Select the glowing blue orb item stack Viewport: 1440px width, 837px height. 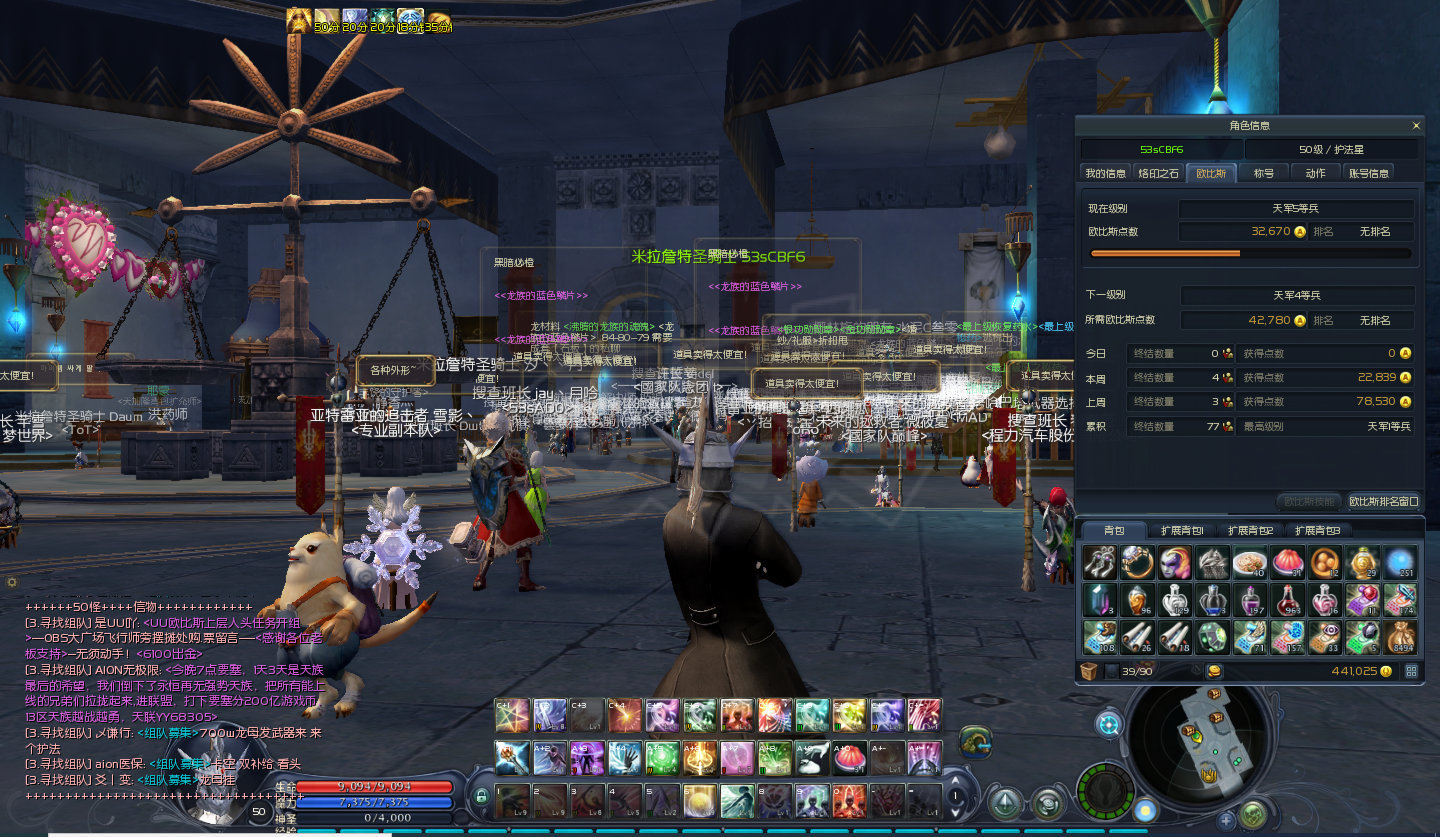coord(1400,563)
